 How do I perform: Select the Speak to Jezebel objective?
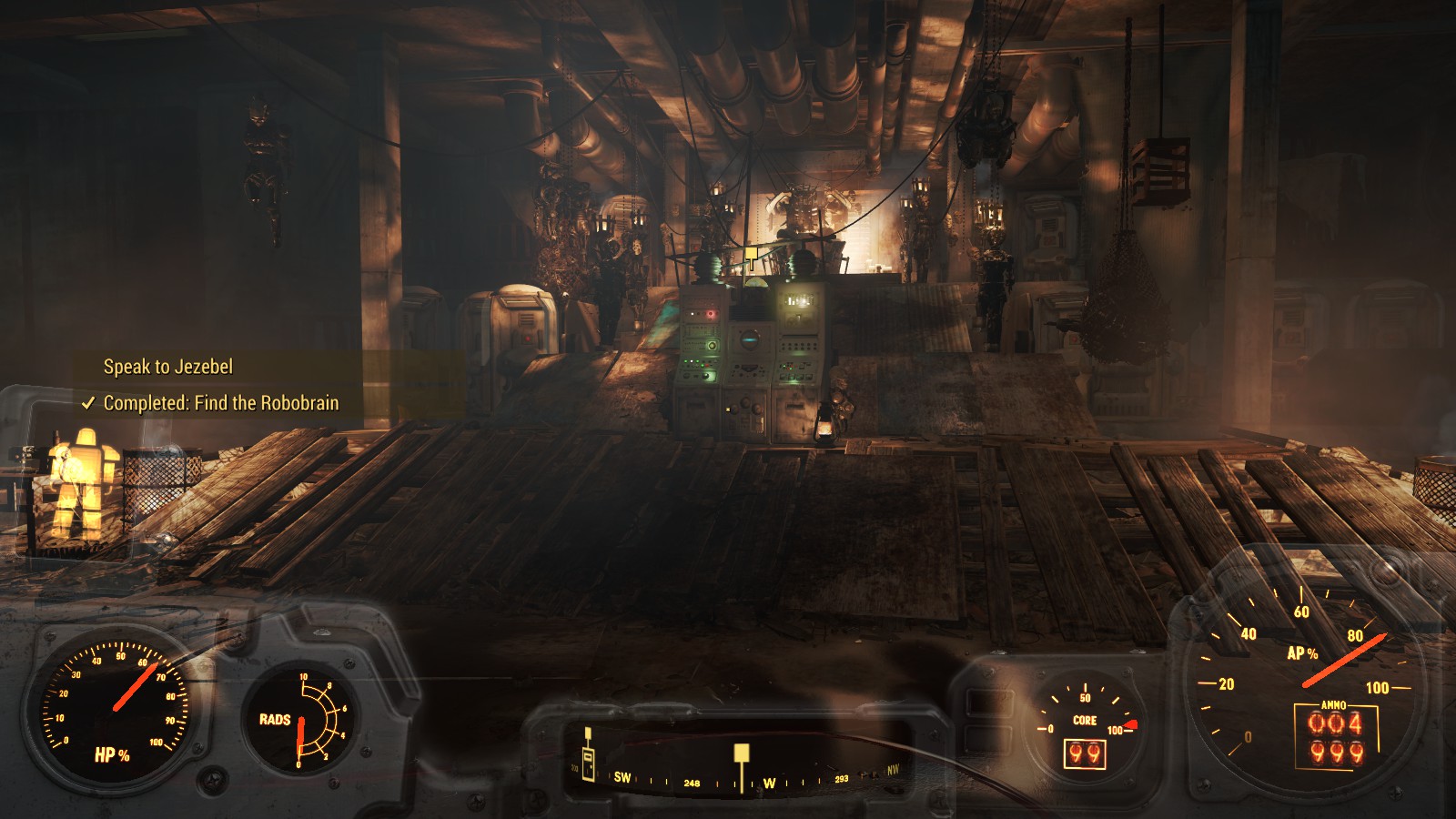(168, 367)
